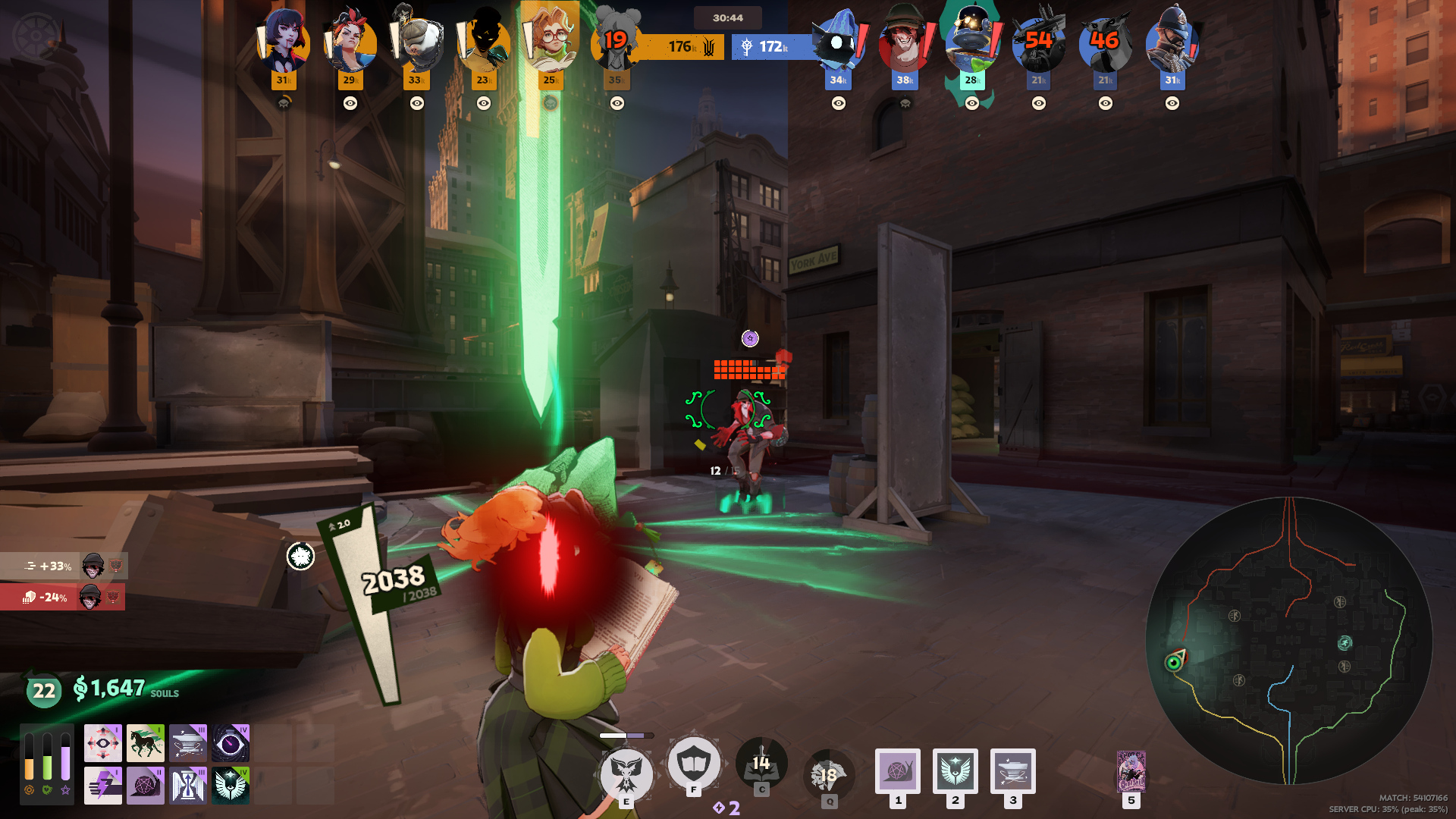
Task: Click the four-arrows eye item slot
Action: pos(103,742)
